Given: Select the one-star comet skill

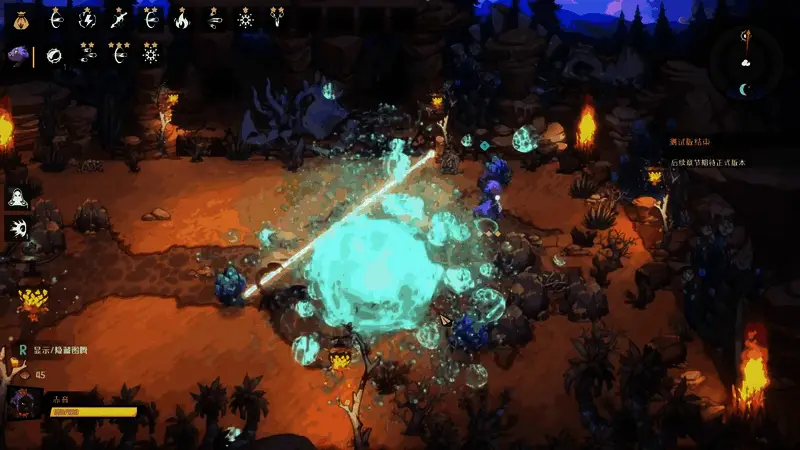Looking at the screenshot, I should coord(214,18).
